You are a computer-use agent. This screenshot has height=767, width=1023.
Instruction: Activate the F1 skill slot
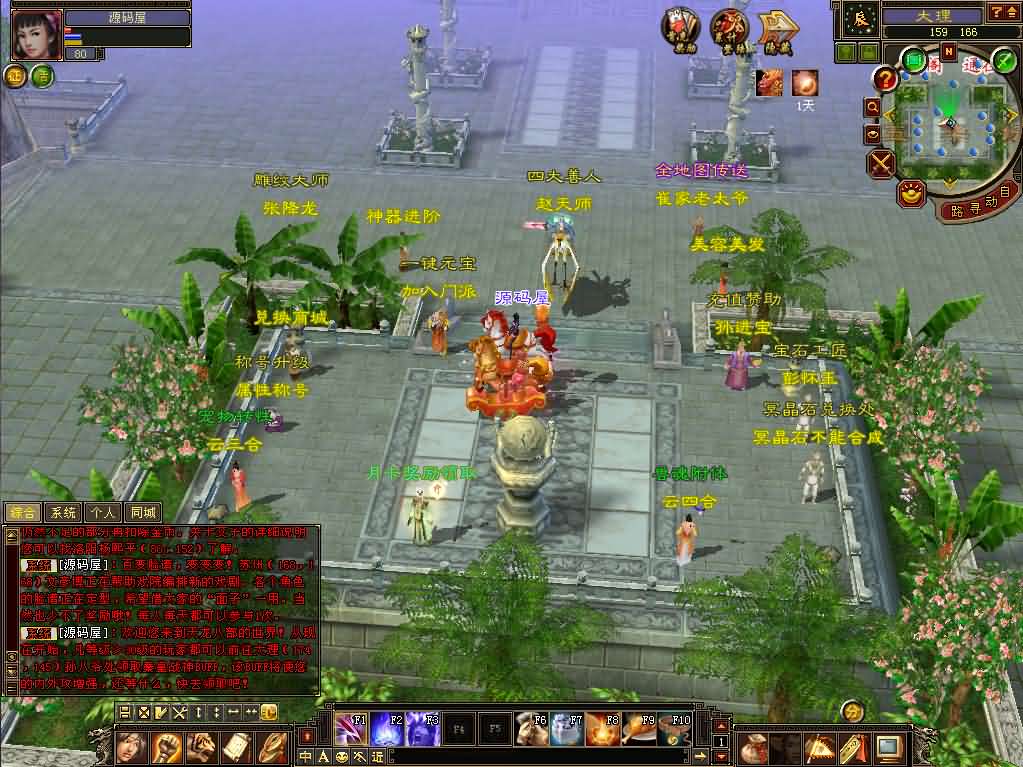(349, 730)
